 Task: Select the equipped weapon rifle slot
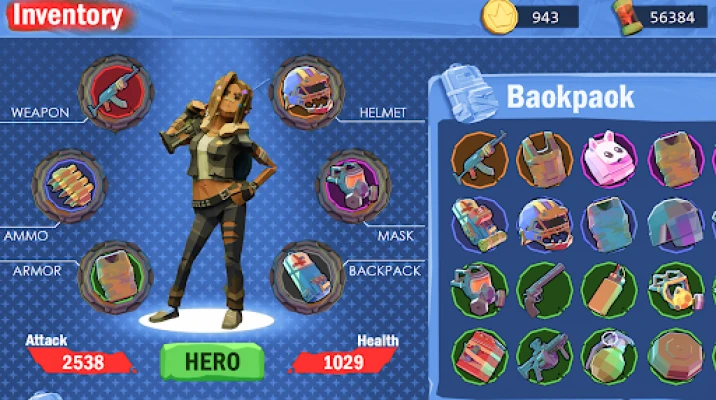click(115, 93)
